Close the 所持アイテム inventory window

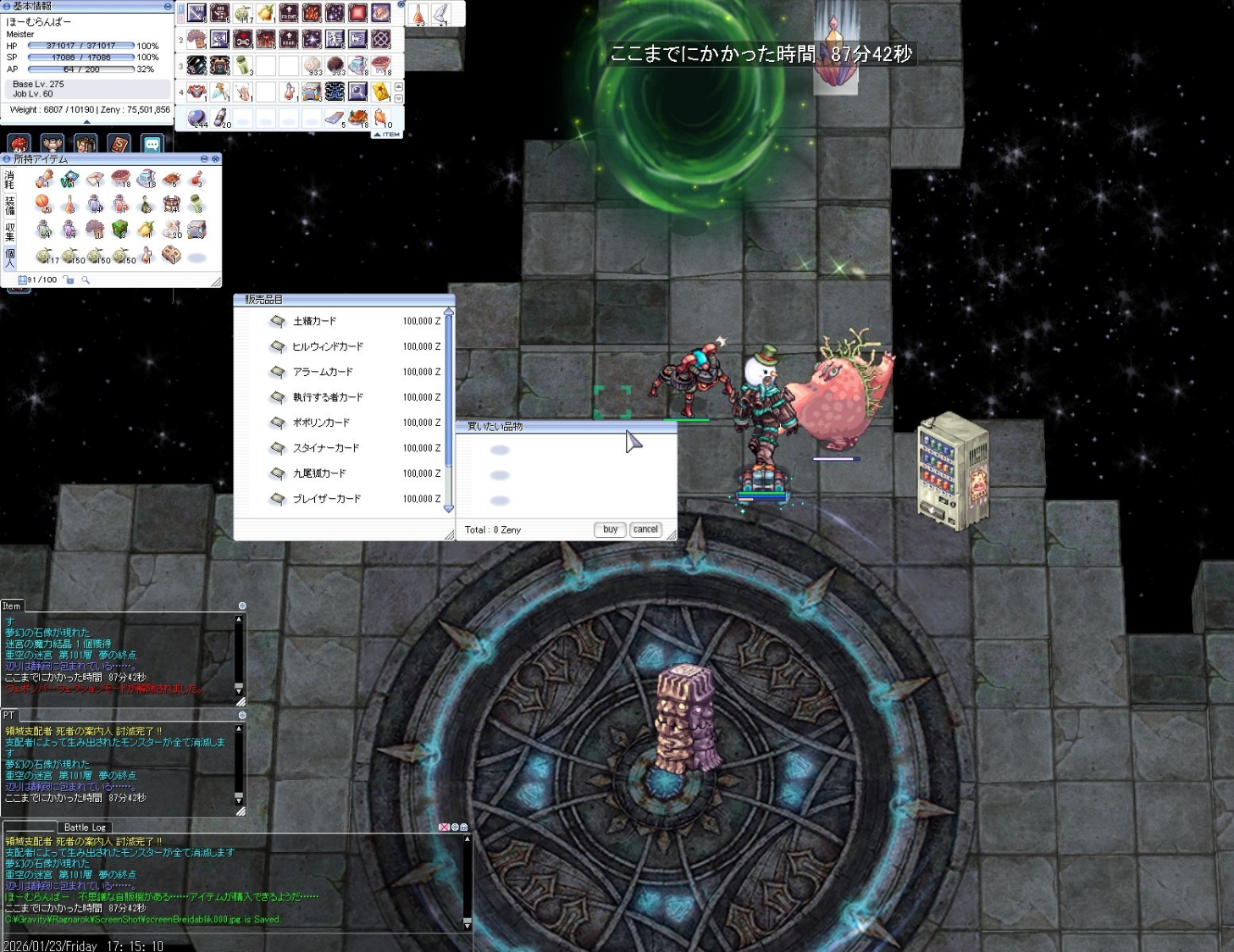pos(216,159)
